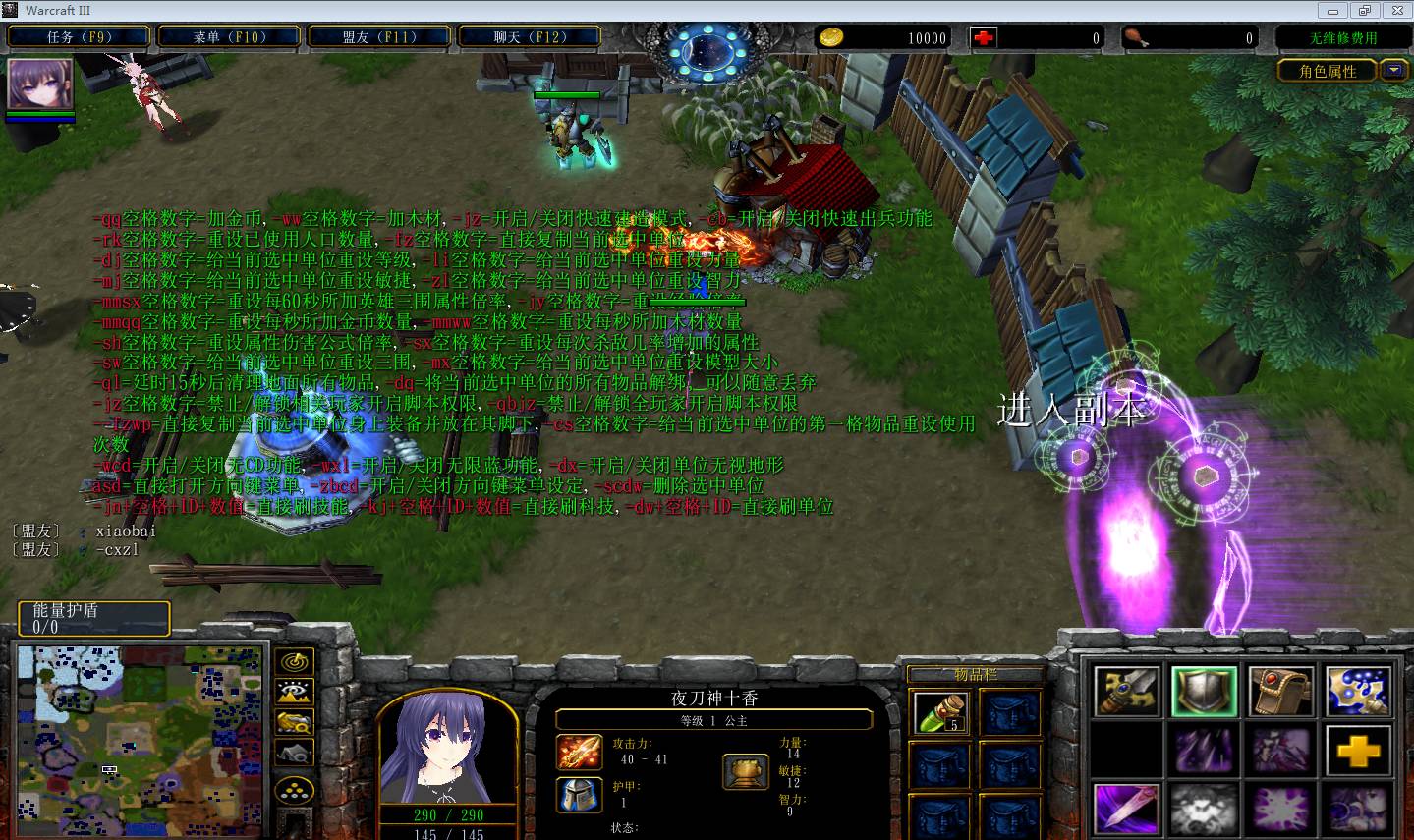
Task: Minimize the Warcraft III window
Action: coord(1334,10)
